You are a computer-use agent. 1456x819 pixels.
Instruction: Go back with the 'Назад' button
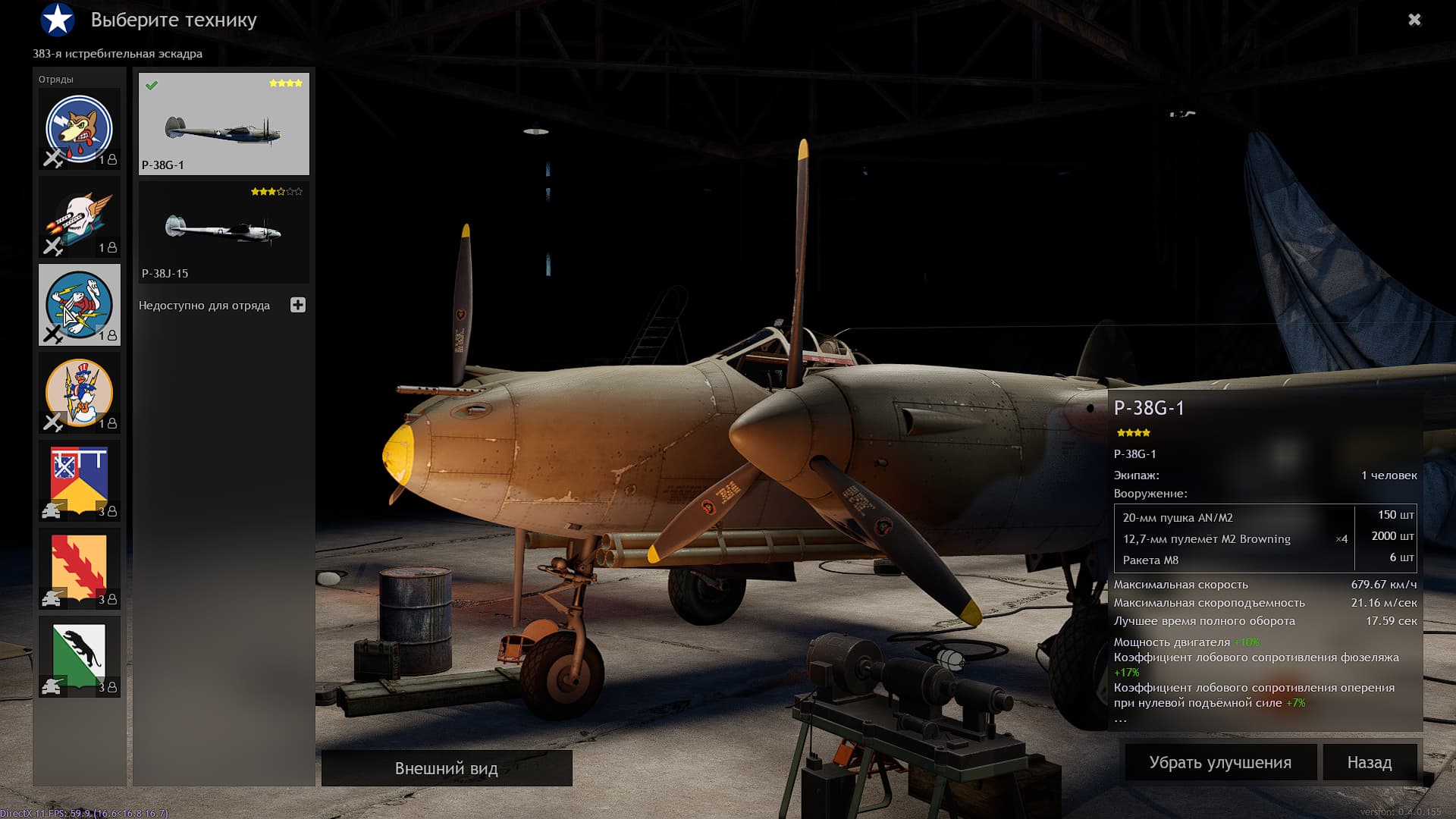click(x=1369, y=762)
